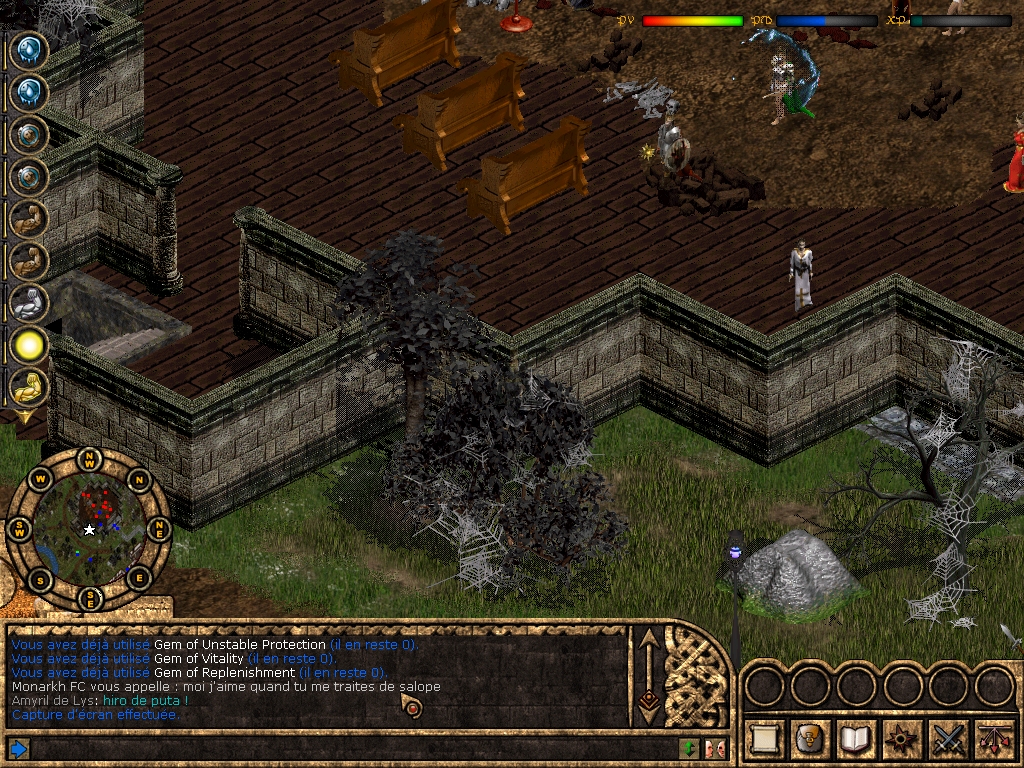Select the S compass button

pyautogui.click(x=40, y=578)
